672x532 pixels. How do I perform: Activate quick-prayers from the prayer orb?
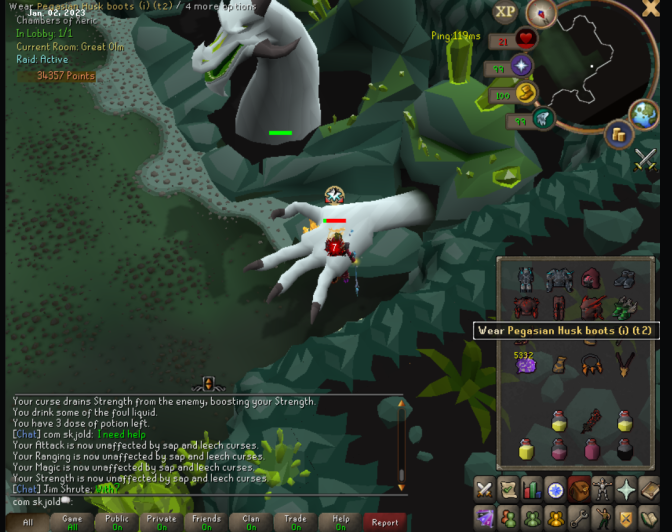point(521,67)
